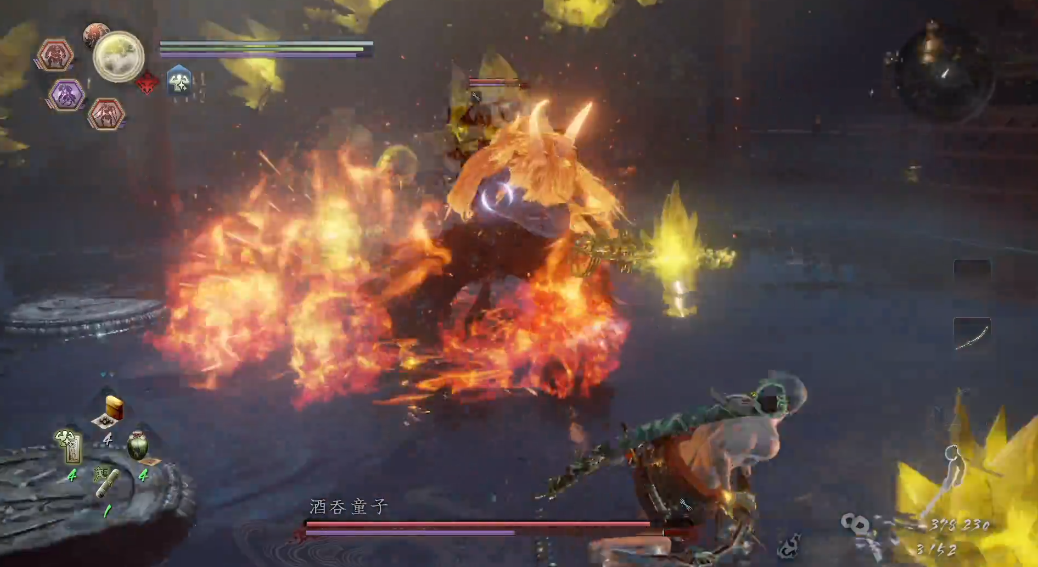The width and height of the screenshot is (1038, 567).
Task: Inspect the red demon status icon
Action: point(147,83)
